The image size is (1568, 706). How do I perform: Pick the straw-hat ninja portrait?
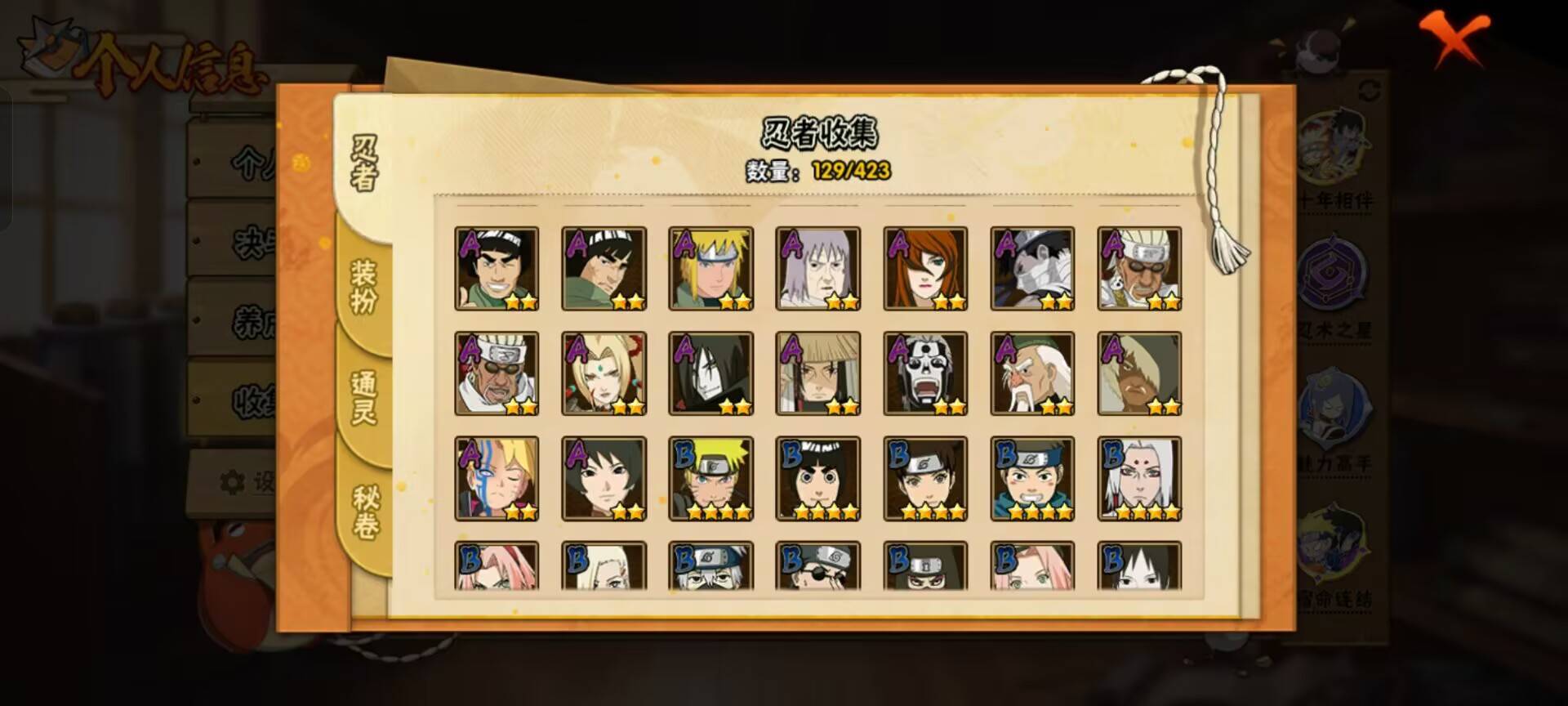[817, 373]
